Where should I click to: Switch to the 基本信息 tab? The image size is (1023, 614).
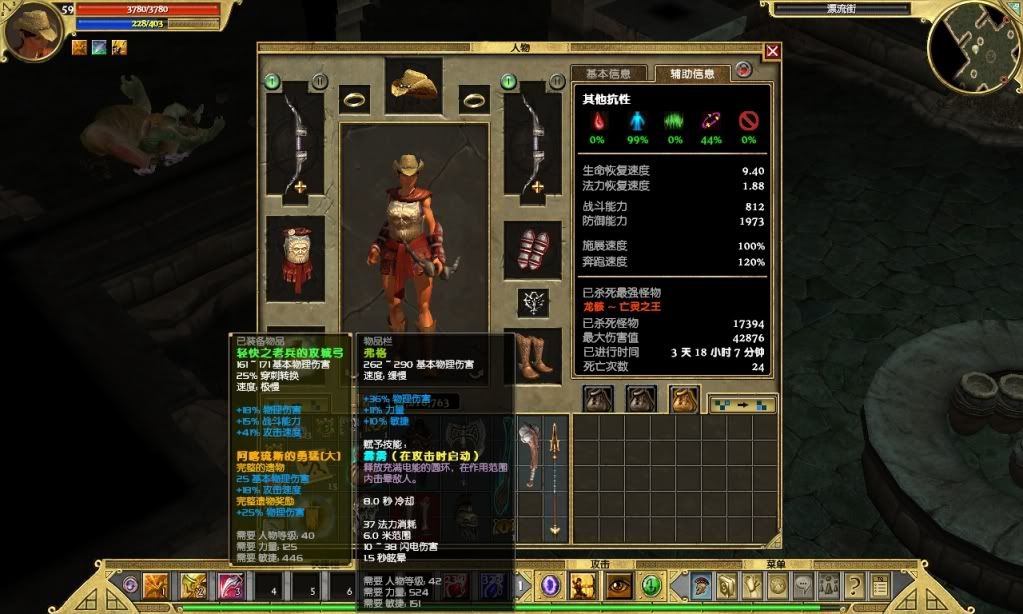tap(608, 74)
